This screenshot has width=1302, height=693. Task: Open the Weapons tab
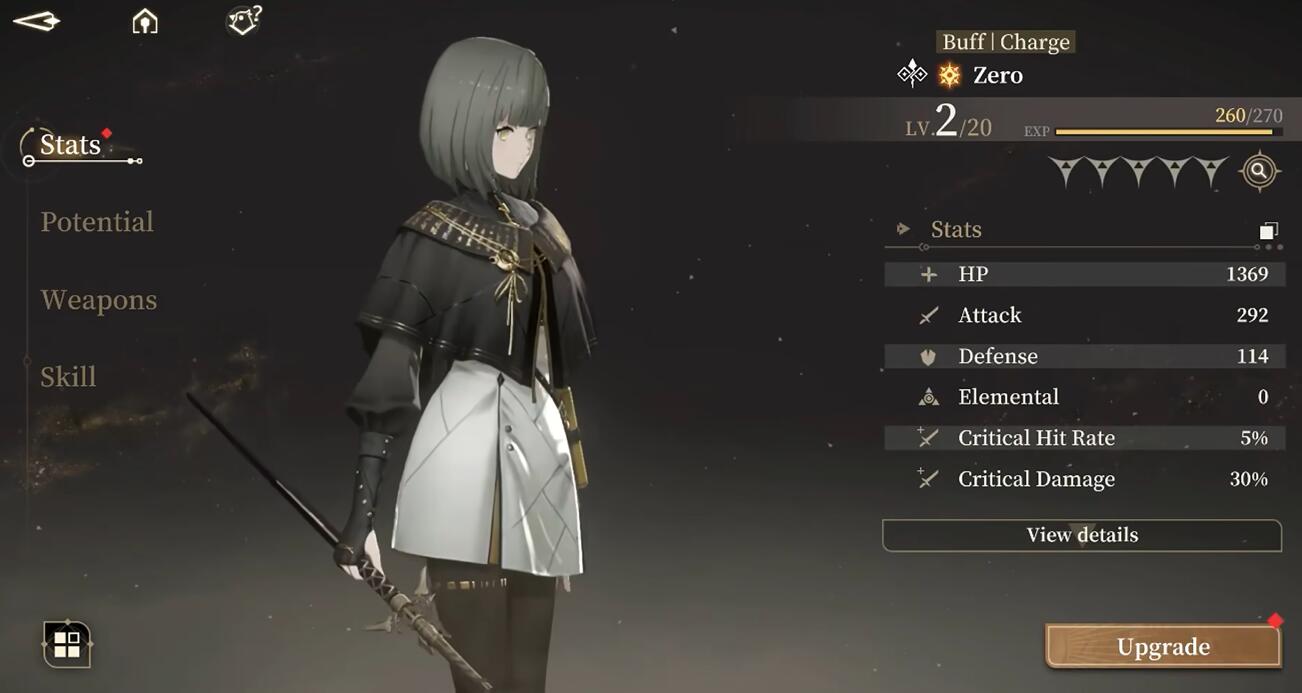pos(99,300)
